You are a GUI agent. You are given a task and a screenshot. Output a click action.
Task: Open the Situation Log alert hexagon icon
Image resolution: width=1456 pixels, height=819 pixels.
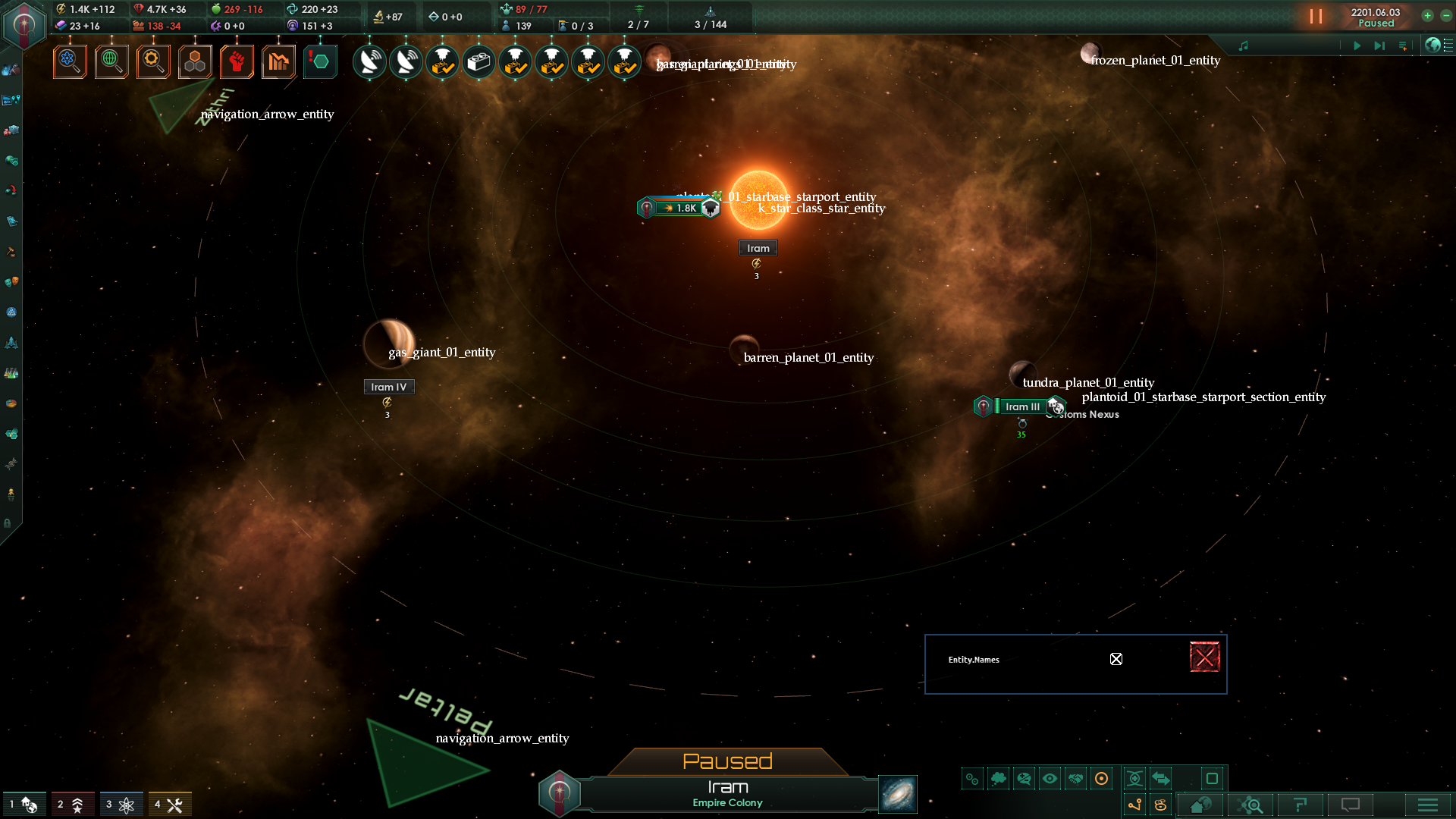pyautogui.click(x=320, y=61)
